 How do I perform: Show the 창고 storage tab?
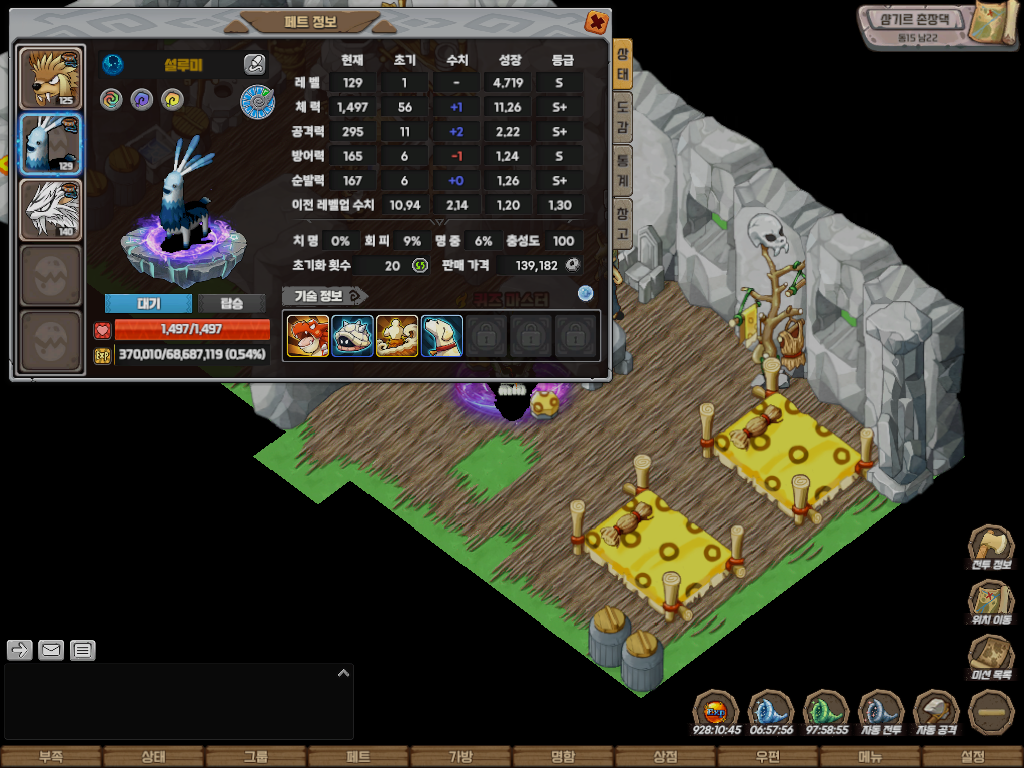tap(623, 224)
